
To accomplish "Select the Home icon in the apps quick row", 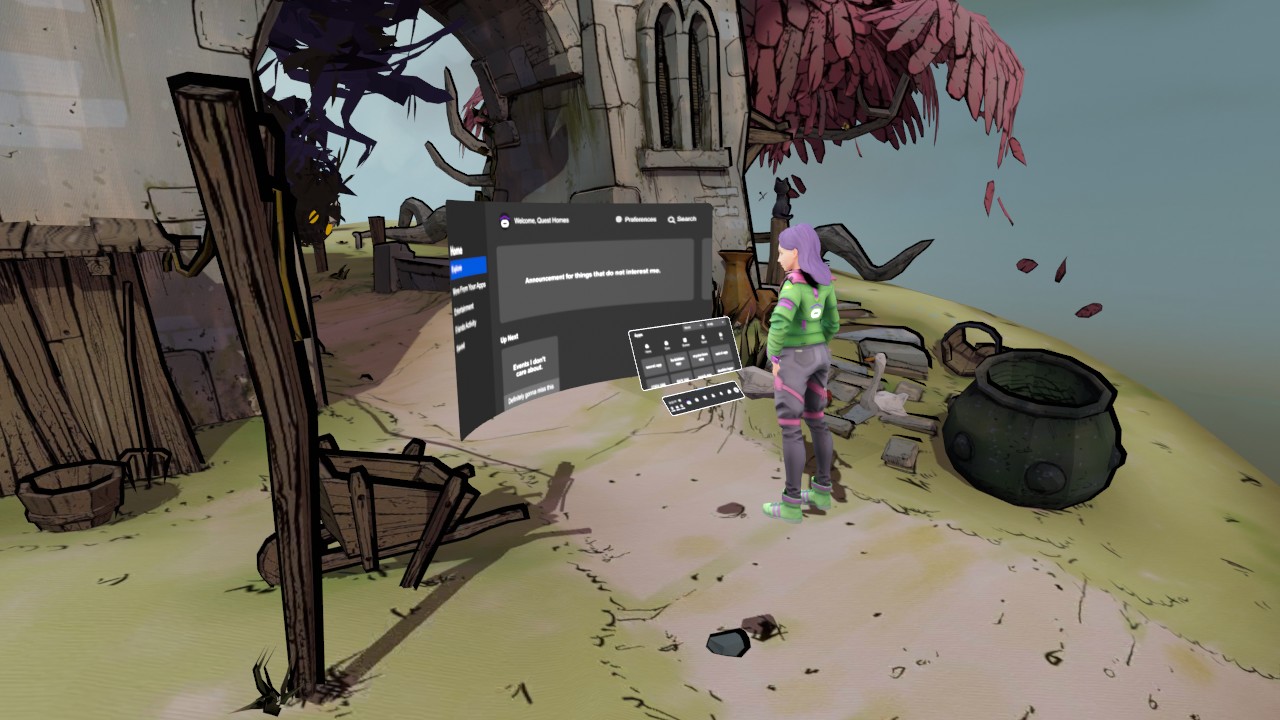I will [x=647, y=346].
